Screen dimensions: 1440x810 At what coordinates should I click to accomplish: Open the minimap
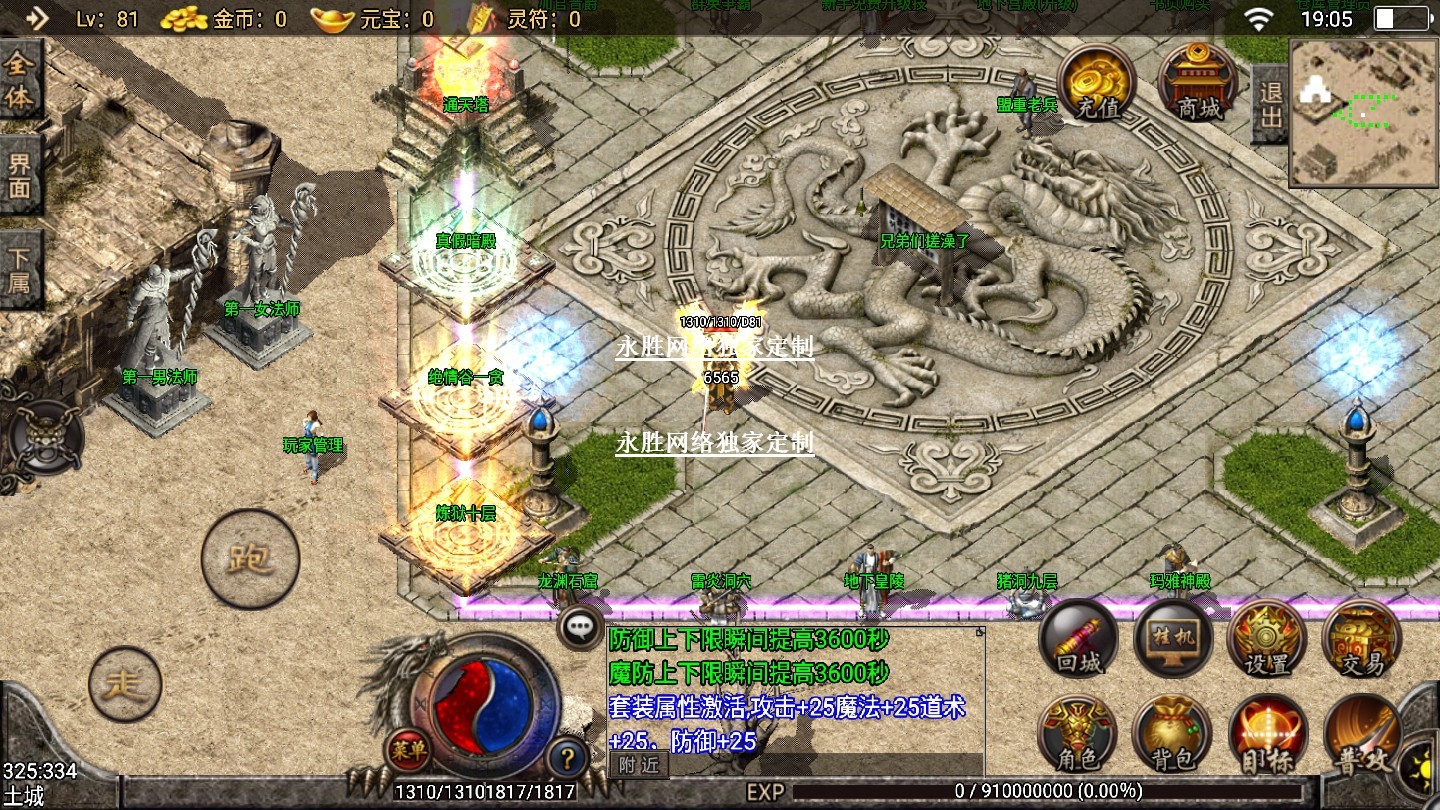(x=1363, y=113)
